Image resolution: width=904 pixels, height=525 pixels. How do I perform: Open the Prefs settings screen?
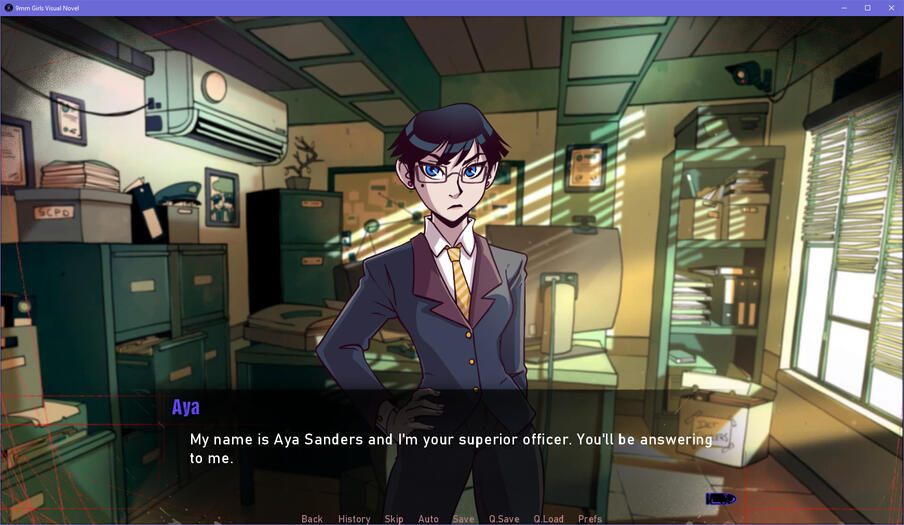590,519
